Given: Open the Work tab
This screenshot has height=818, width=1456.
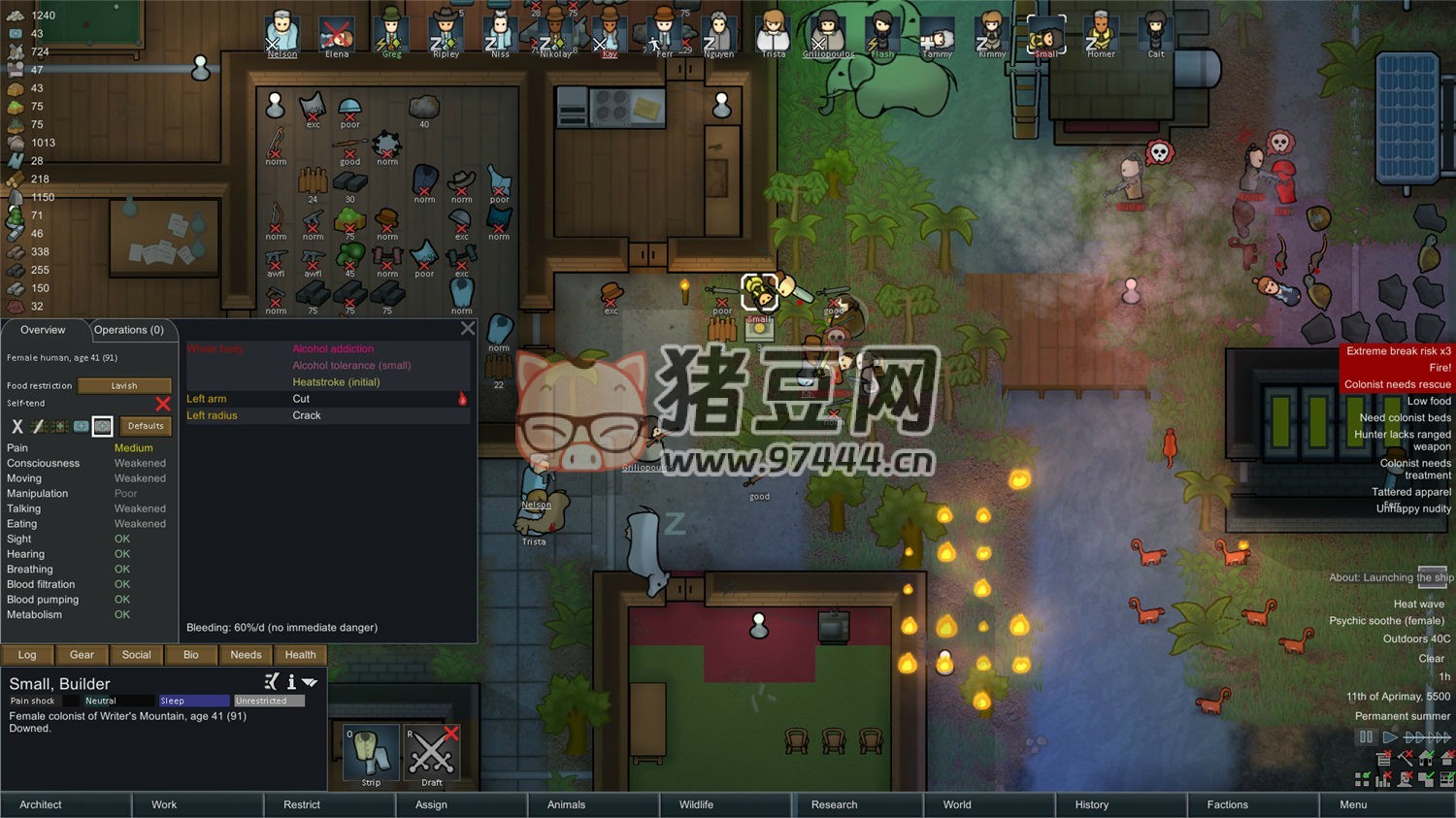Looking at the screenshot, I should [164, 804].
